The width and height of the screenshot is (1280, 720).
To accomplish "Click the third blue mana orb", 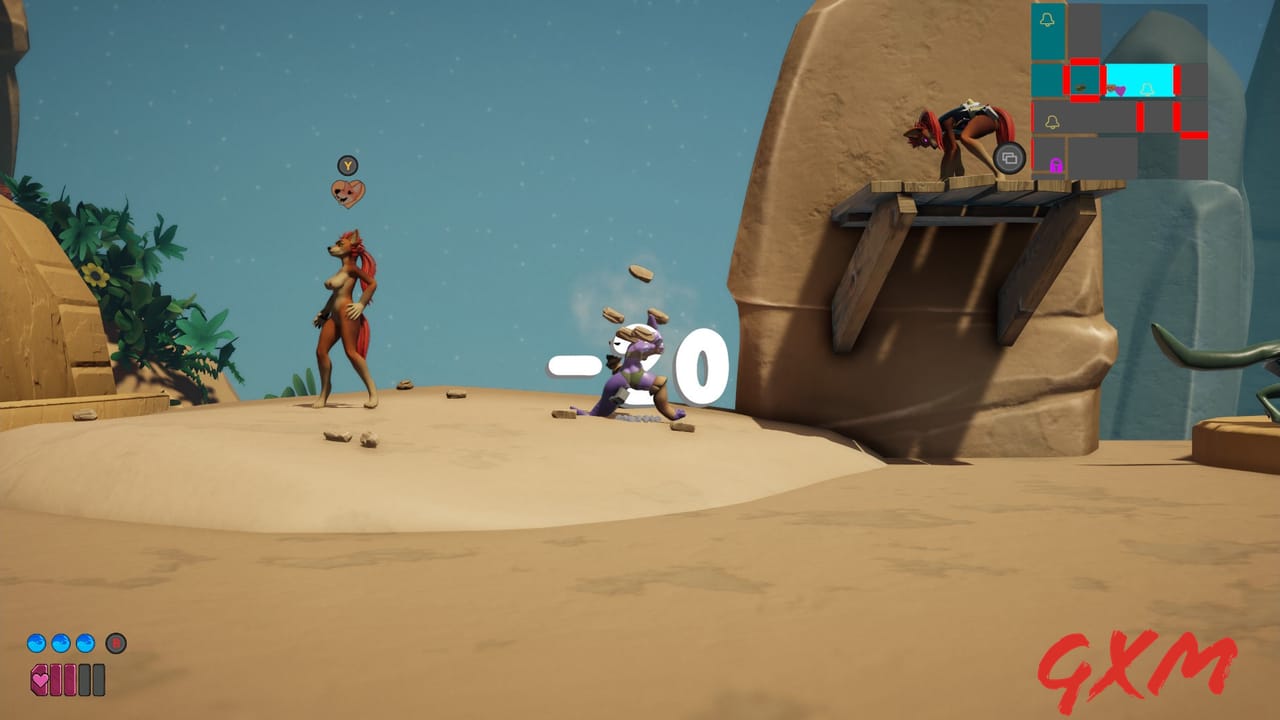I will point(84,642).
